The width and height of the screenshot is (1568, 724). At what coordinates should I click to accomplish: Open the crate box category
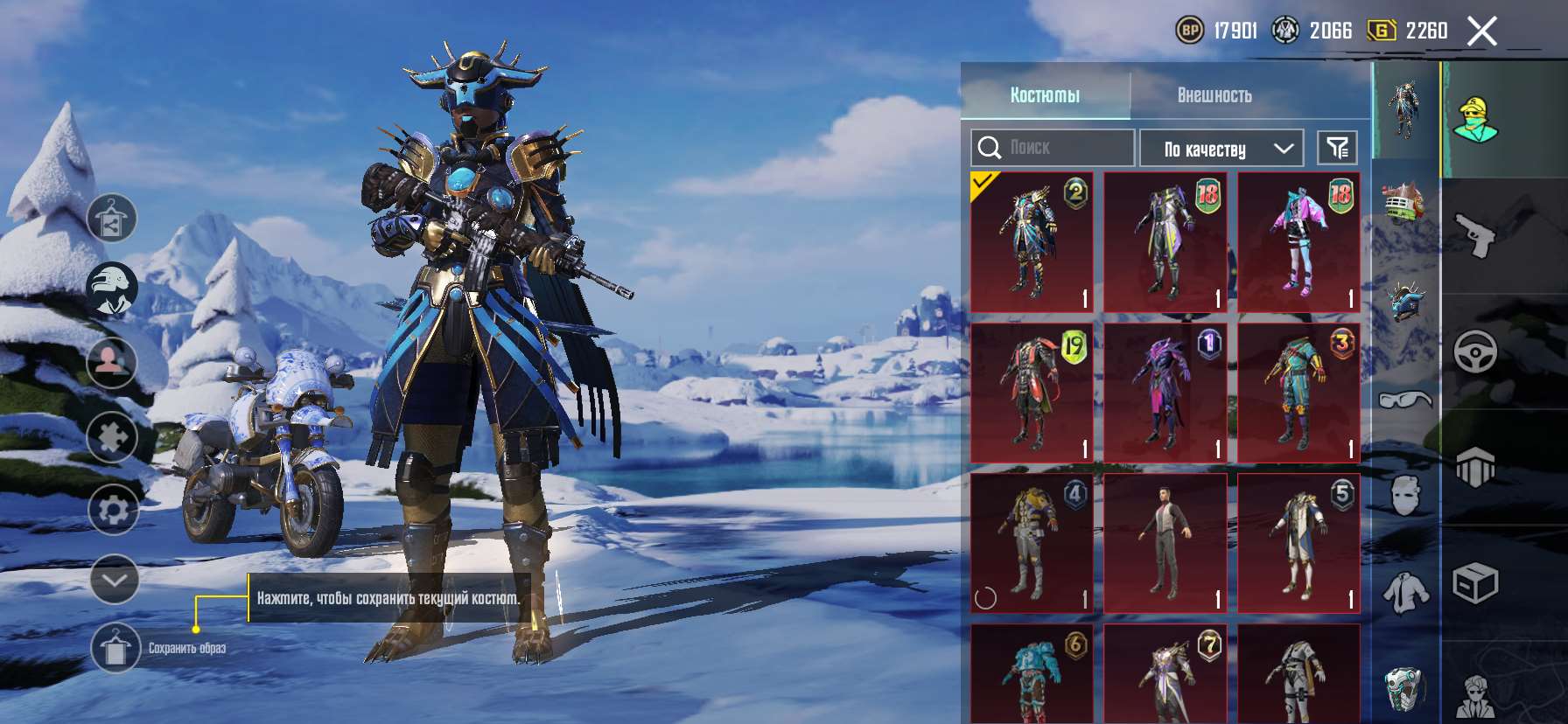tap(1475, 583)
